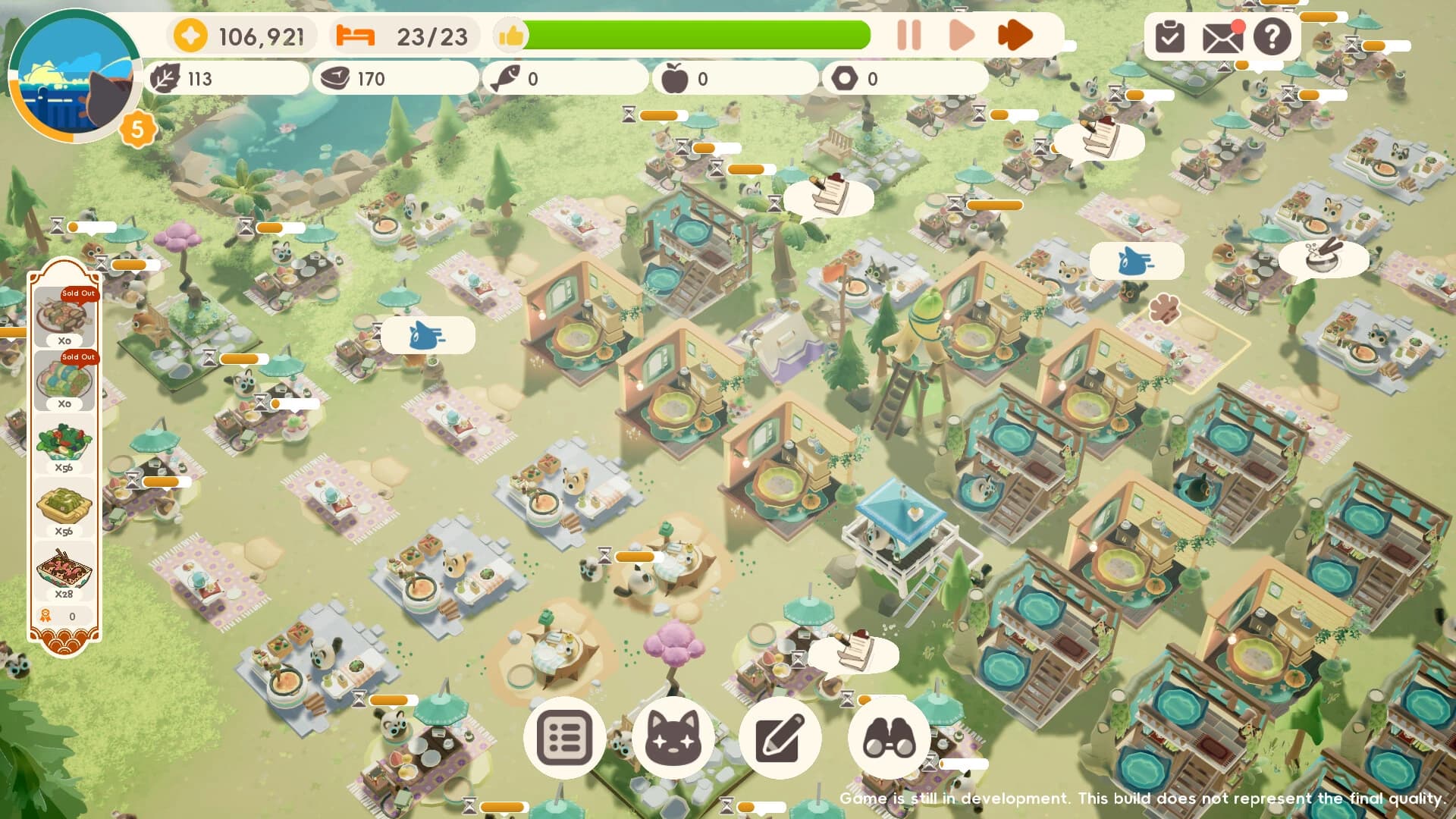The image size is (1456, 819).
Task: Click the ribbon badge counter in sidebar
Action: (x=64, y=616)
